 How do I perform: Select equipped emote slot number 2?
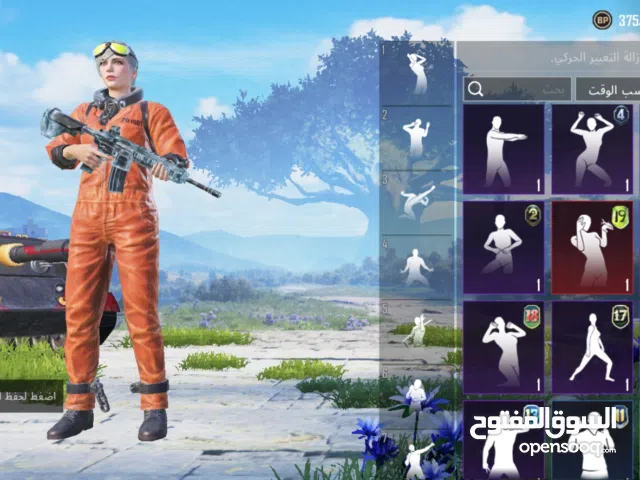click(x=417, y=137)
